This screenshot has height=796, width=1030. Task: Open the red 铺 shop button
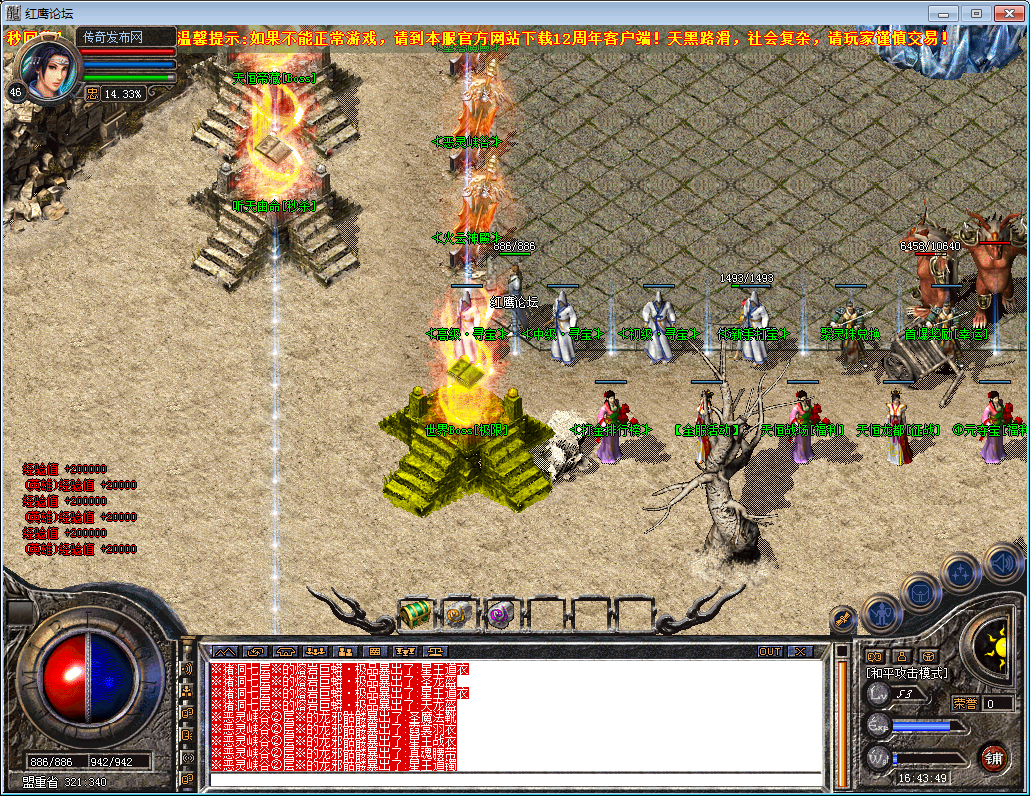993,756
